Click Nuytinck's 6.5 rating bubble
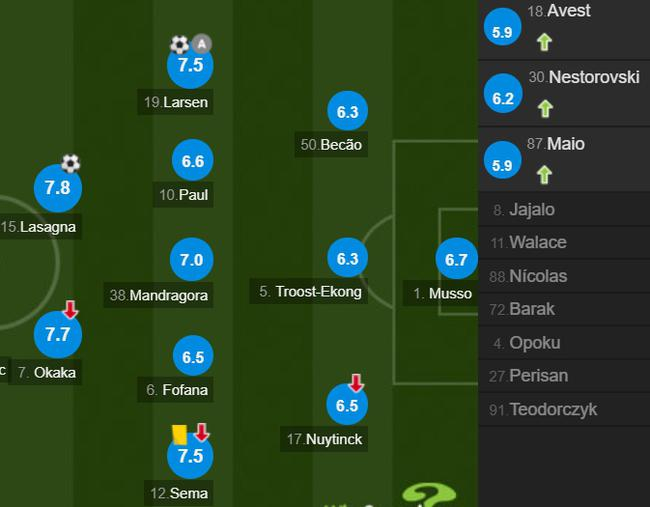The height and width of the screenshot is (507, 650). (x=347, y=406)
